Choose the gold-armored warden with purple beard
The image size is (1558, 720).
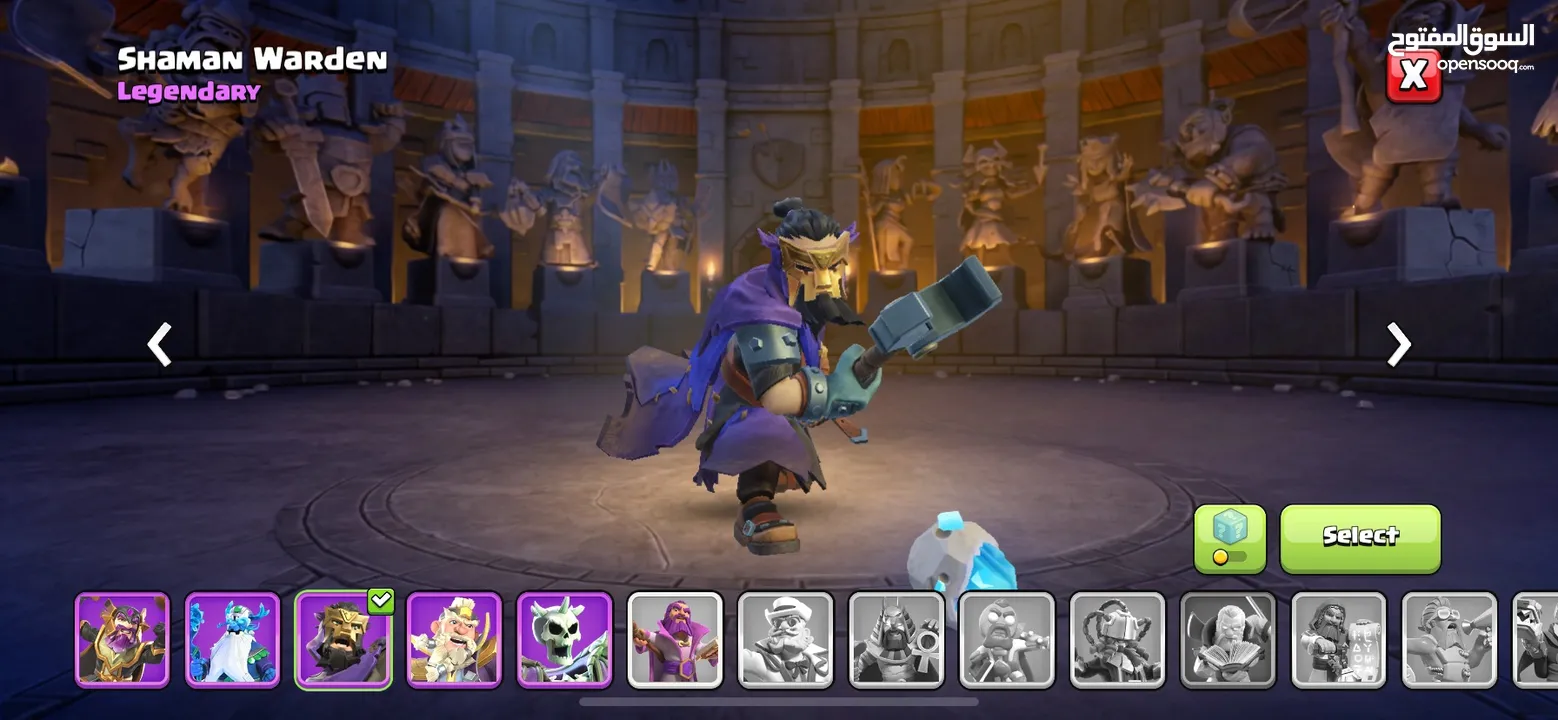[x=122, y=640]
